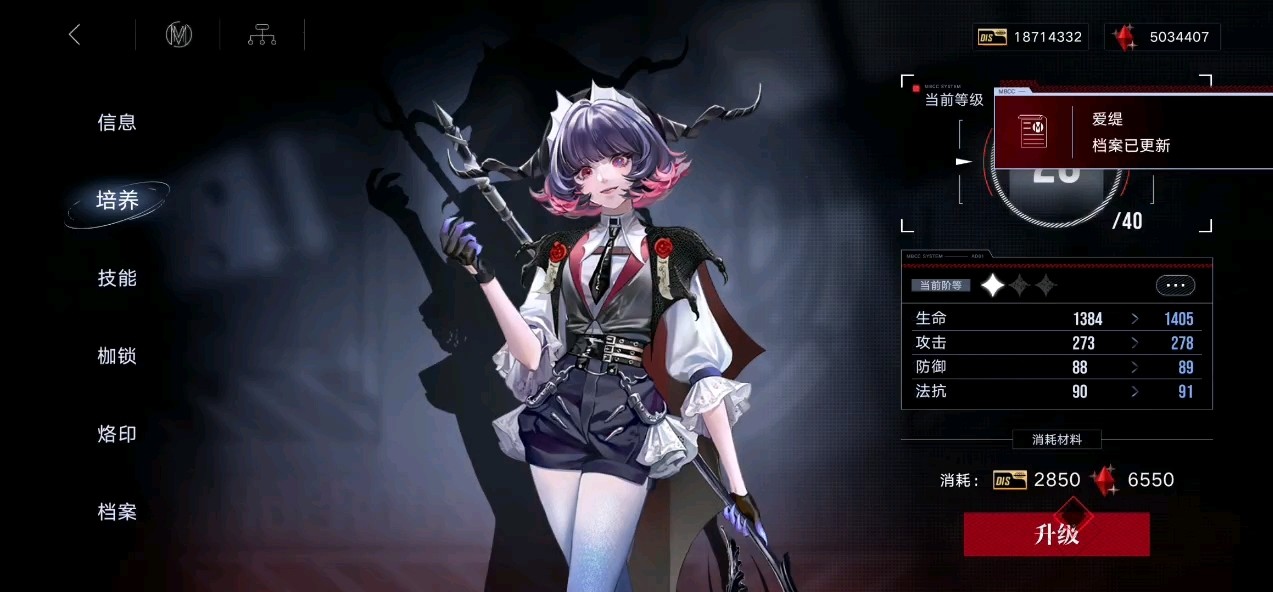Open the 技能 tab
1273x592 pixels.
click(x=117, y=279)
